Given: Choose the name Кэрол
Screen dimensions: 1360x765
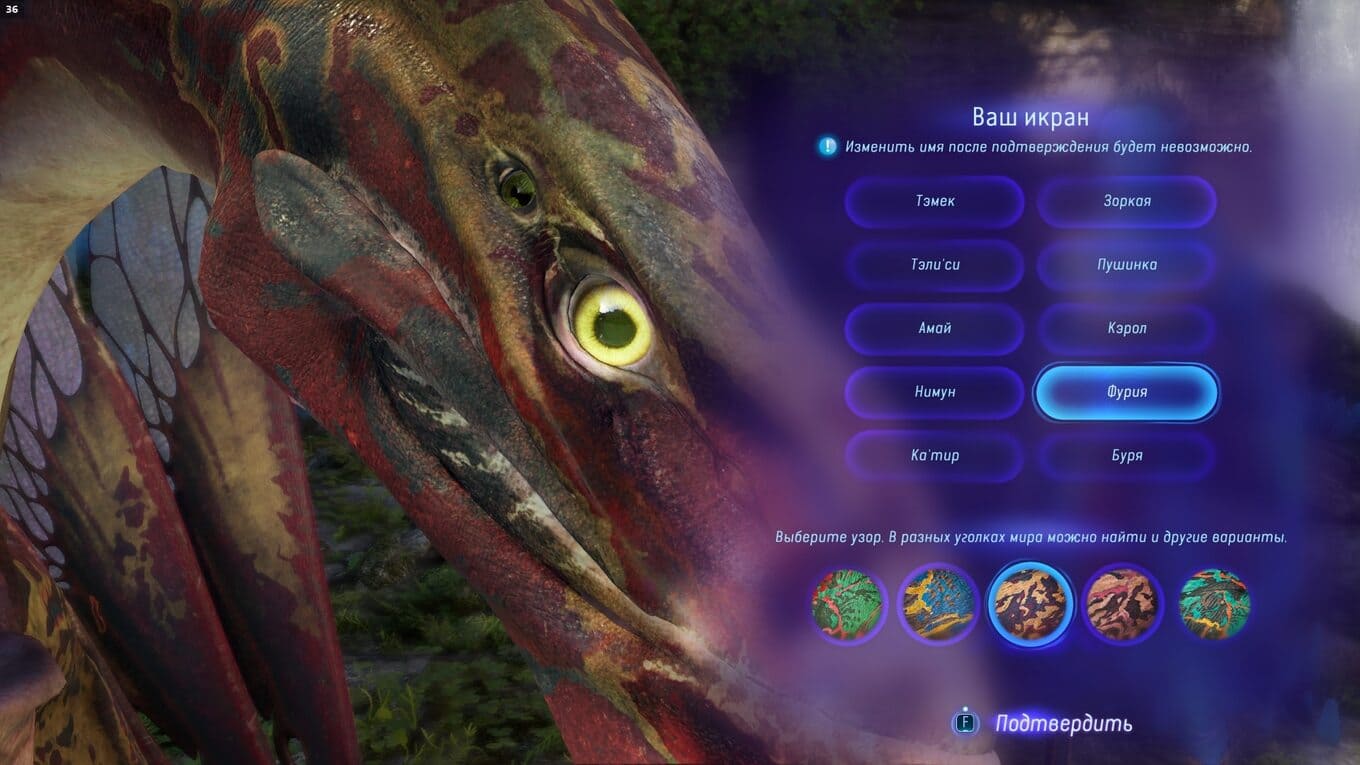Looking at the screenshot, I should tap(1126, 328).
